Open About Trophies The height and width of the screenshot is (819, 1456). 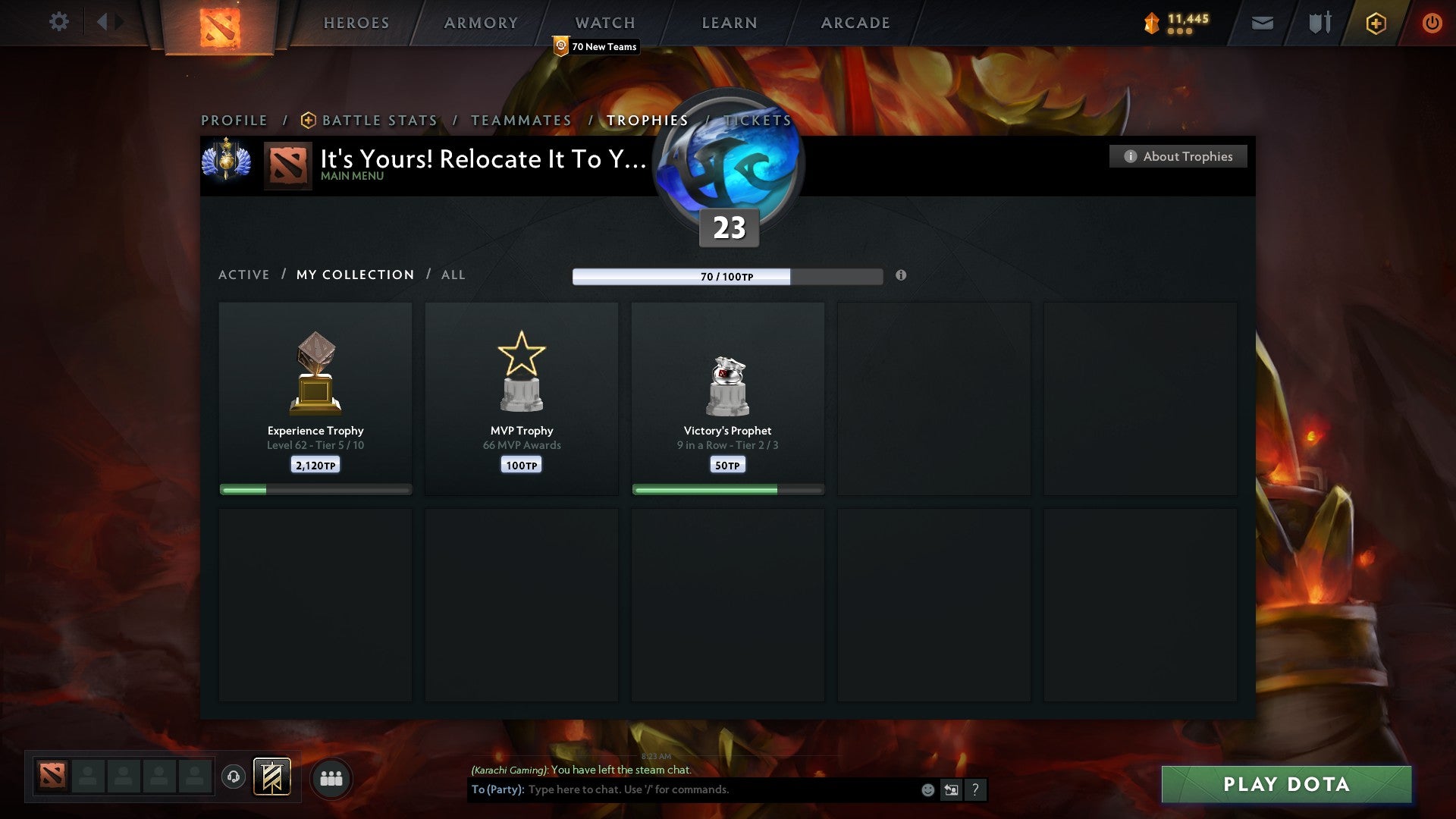click(1178, 156)
